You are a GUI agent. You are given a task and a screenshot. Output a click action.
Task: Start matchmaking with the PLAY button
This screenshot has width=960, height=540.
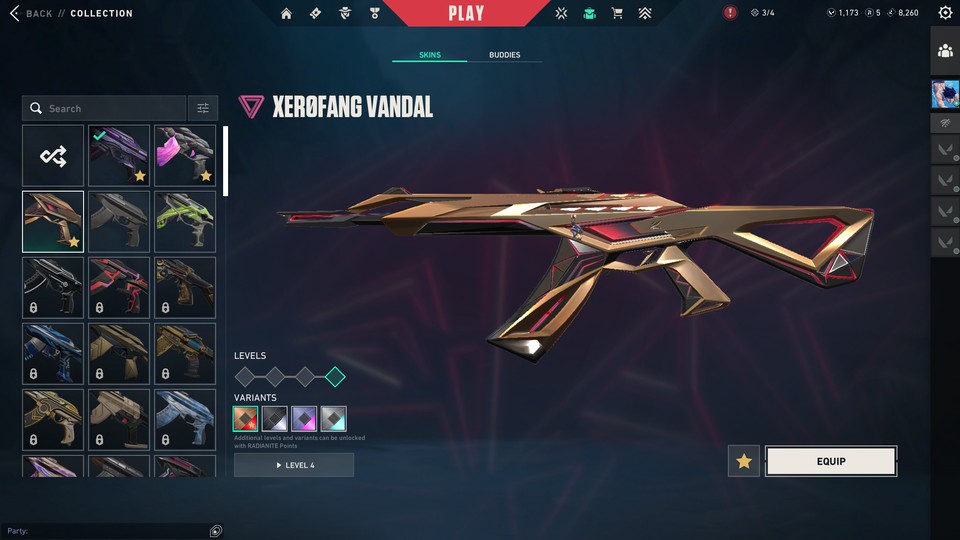click(x=466, y=13)
